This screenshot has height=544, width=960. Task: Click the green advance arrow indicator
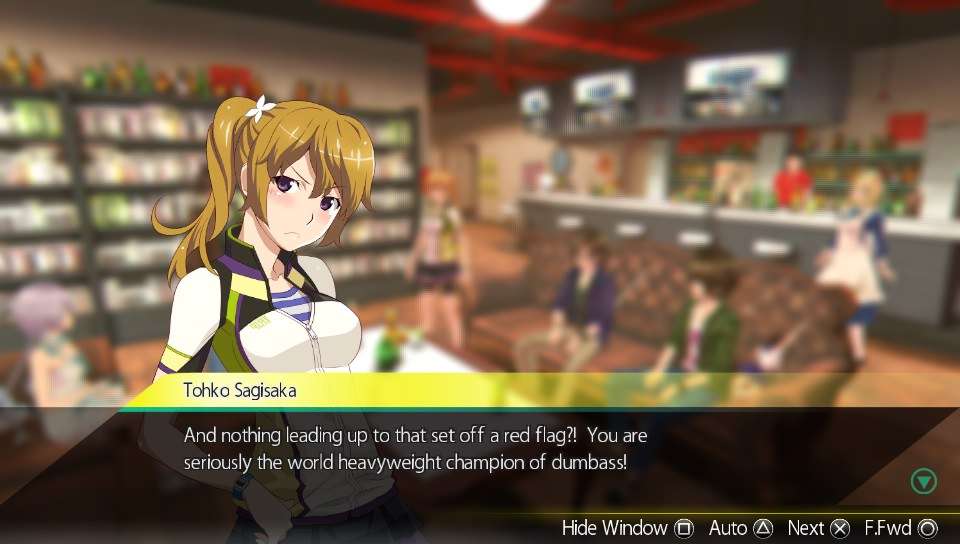click(x=924, y=481)
